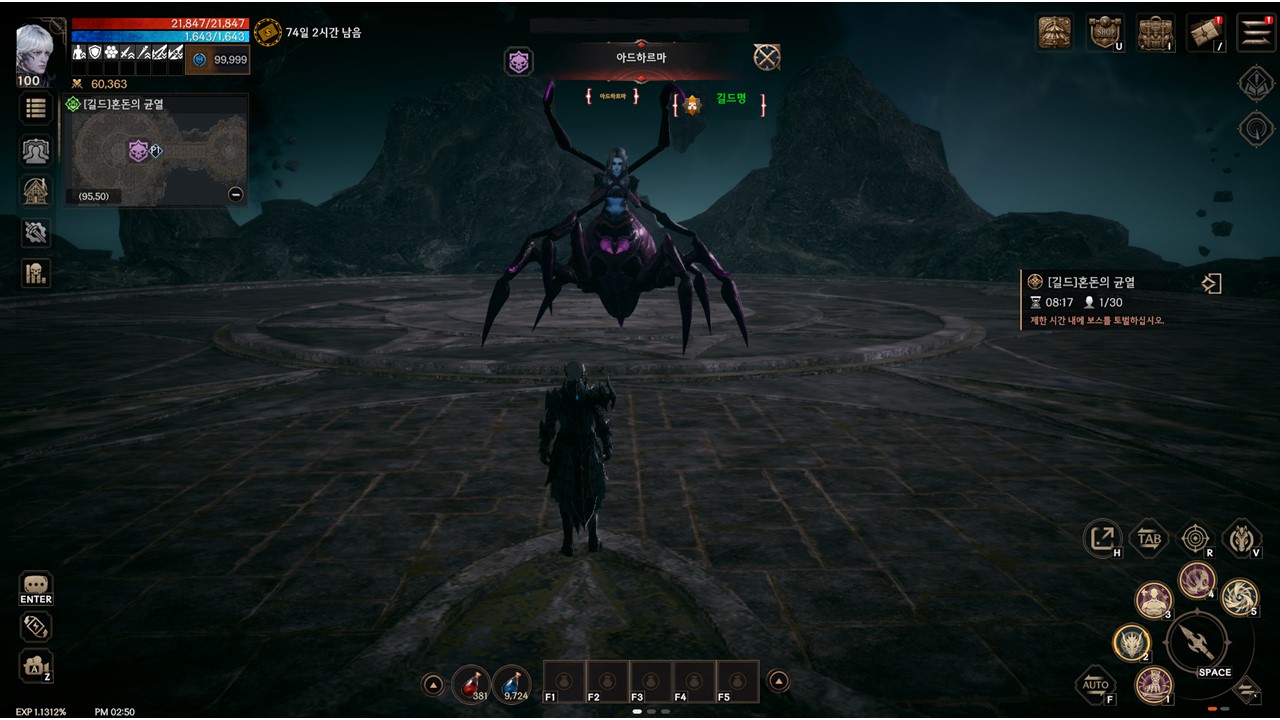Summon mount with horse head icon
The image size is (1280, 720).
pos(1241,539)
